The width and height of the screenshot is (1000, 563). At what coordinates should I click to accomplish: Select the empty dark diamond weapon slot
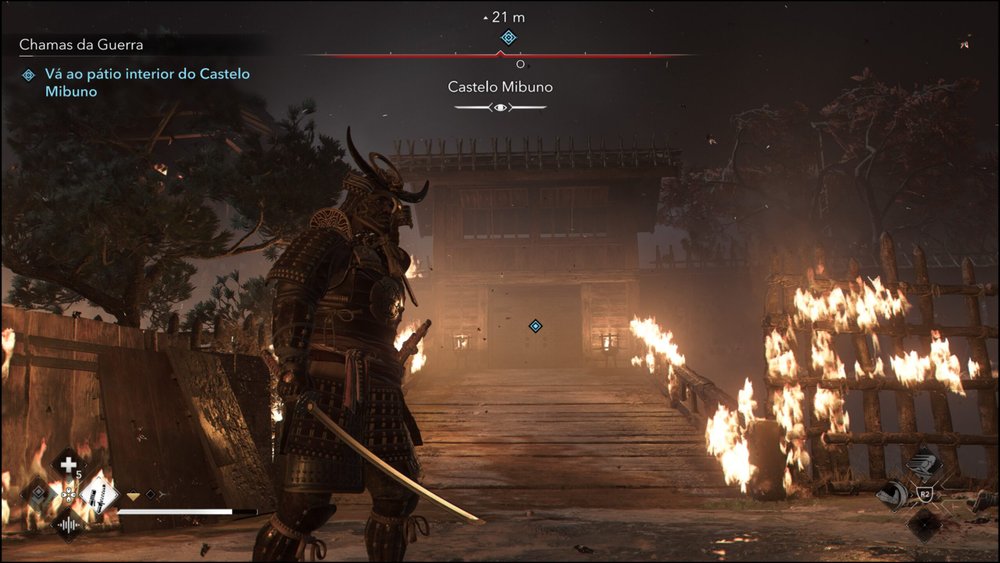click(x=925, y=523)
